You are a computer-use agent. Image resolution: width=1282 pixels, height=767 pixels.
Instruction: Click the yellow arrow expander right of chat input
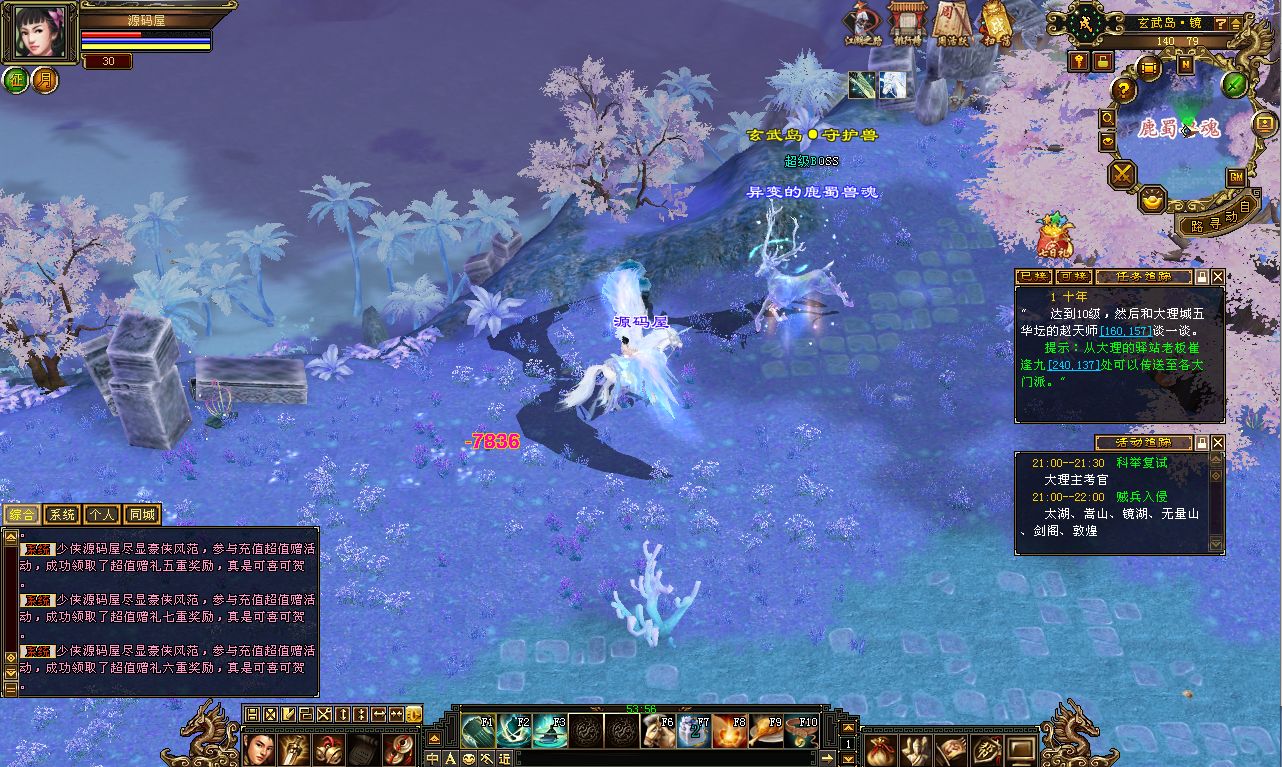(x=827, y=758)
